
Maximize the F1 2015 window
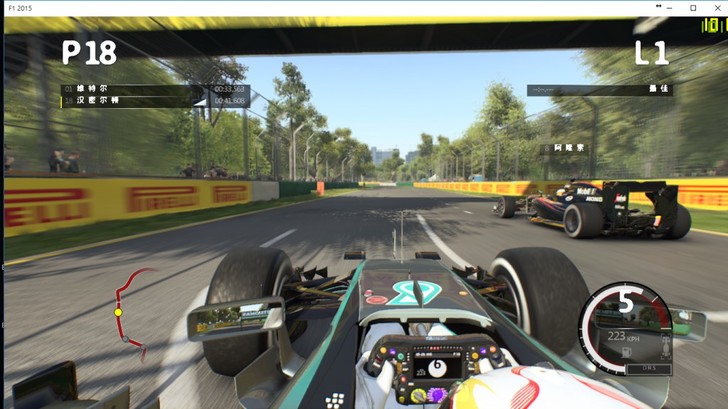coord(693,8)
